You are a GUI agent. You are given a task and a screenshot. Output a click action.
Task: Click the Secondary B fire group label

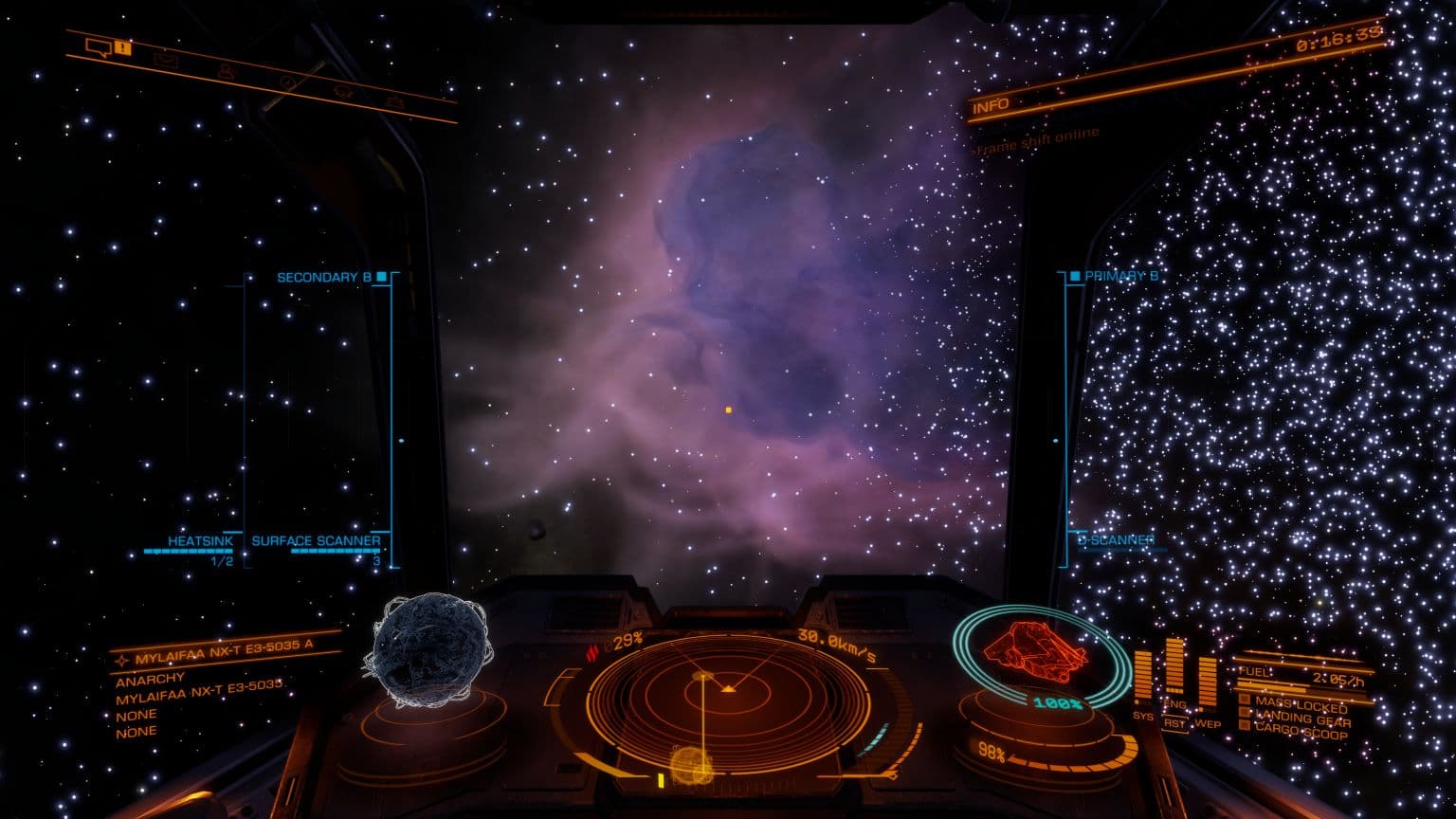(323, 278)
